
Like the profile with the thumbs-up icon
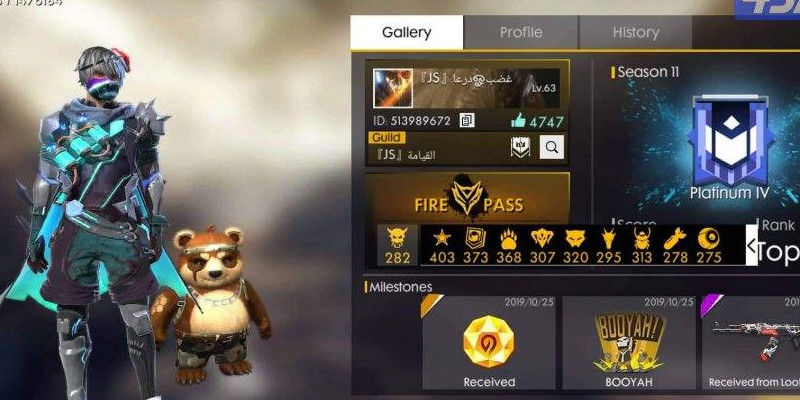(x=518, y=121)
